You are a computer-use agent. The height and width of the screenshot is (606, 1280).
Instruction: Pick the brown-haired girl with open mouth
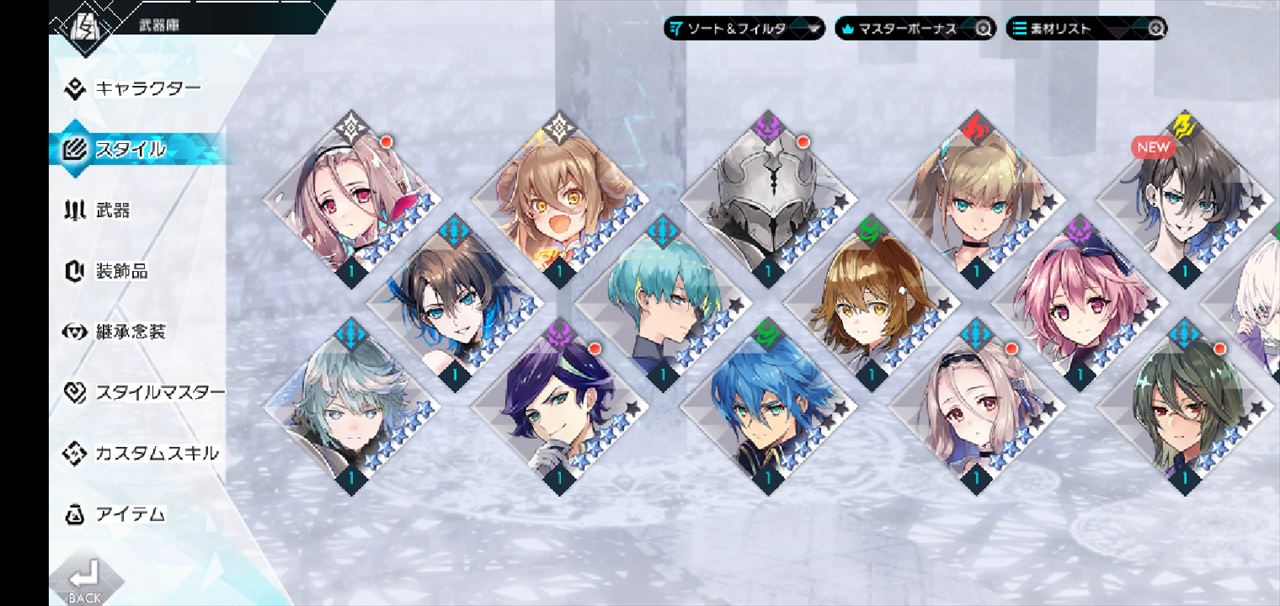558,205
